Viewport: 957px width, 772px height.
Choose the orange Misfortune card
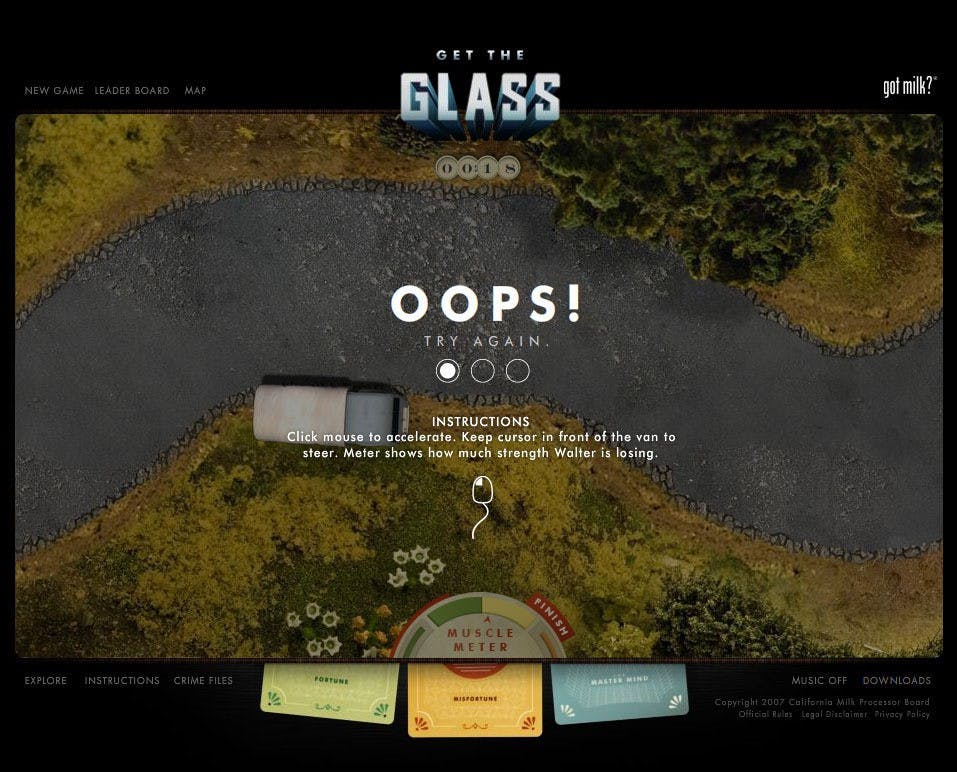pos(475,701)
